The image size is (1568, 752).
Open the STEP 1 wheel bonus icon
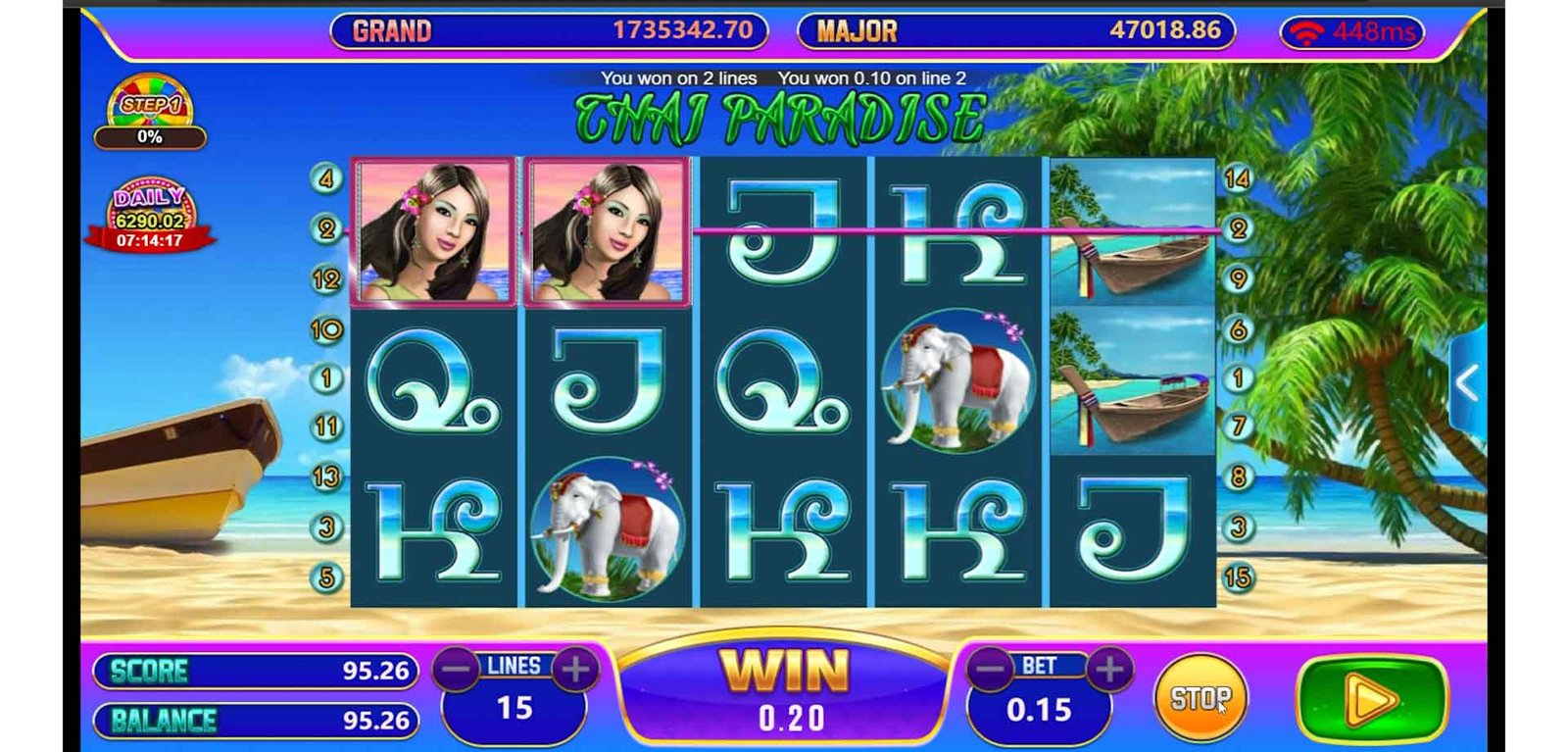pos(150,112)
